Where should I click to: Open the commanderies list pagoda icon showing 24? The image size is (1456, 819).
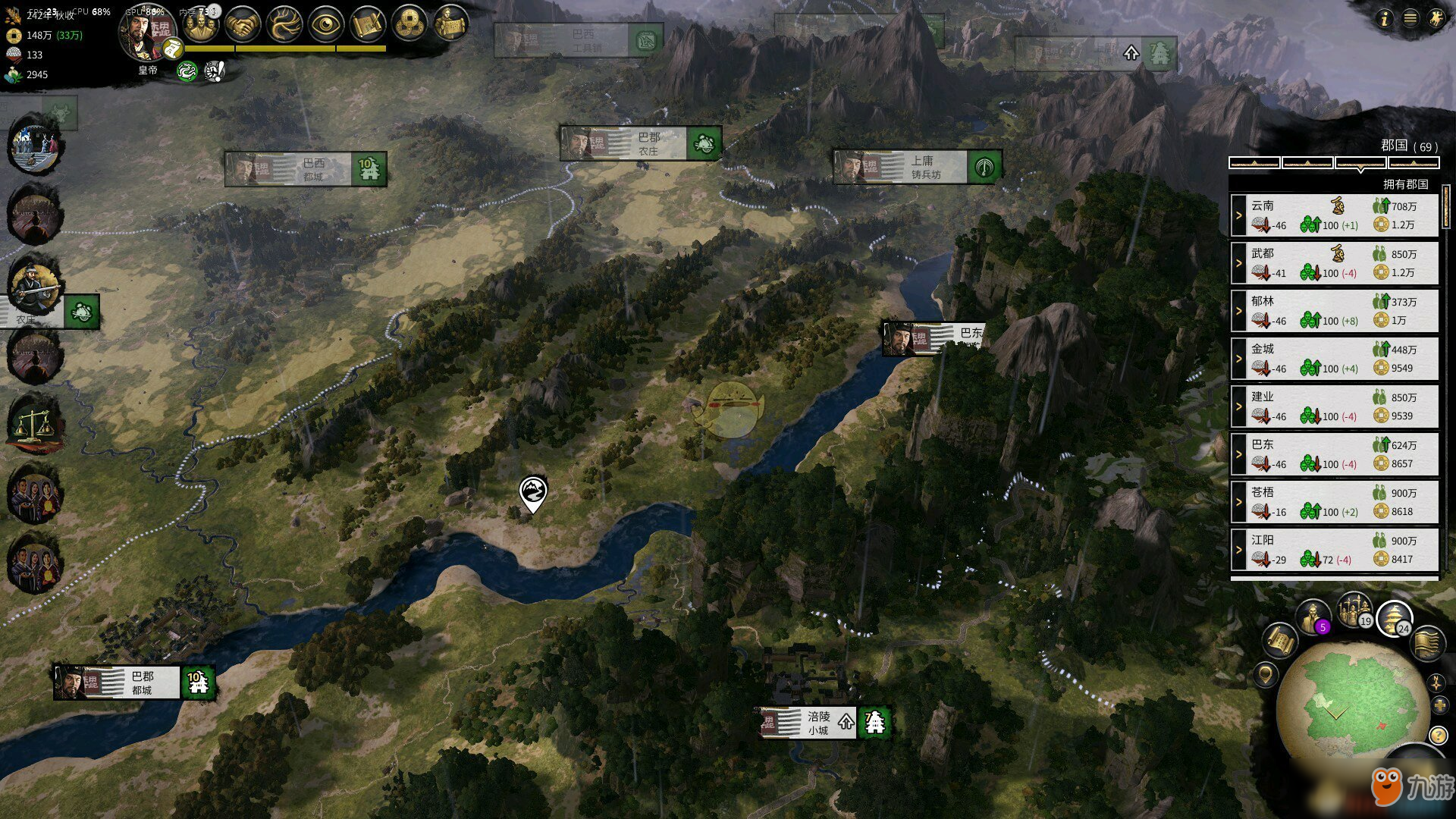click(1394, 617)
